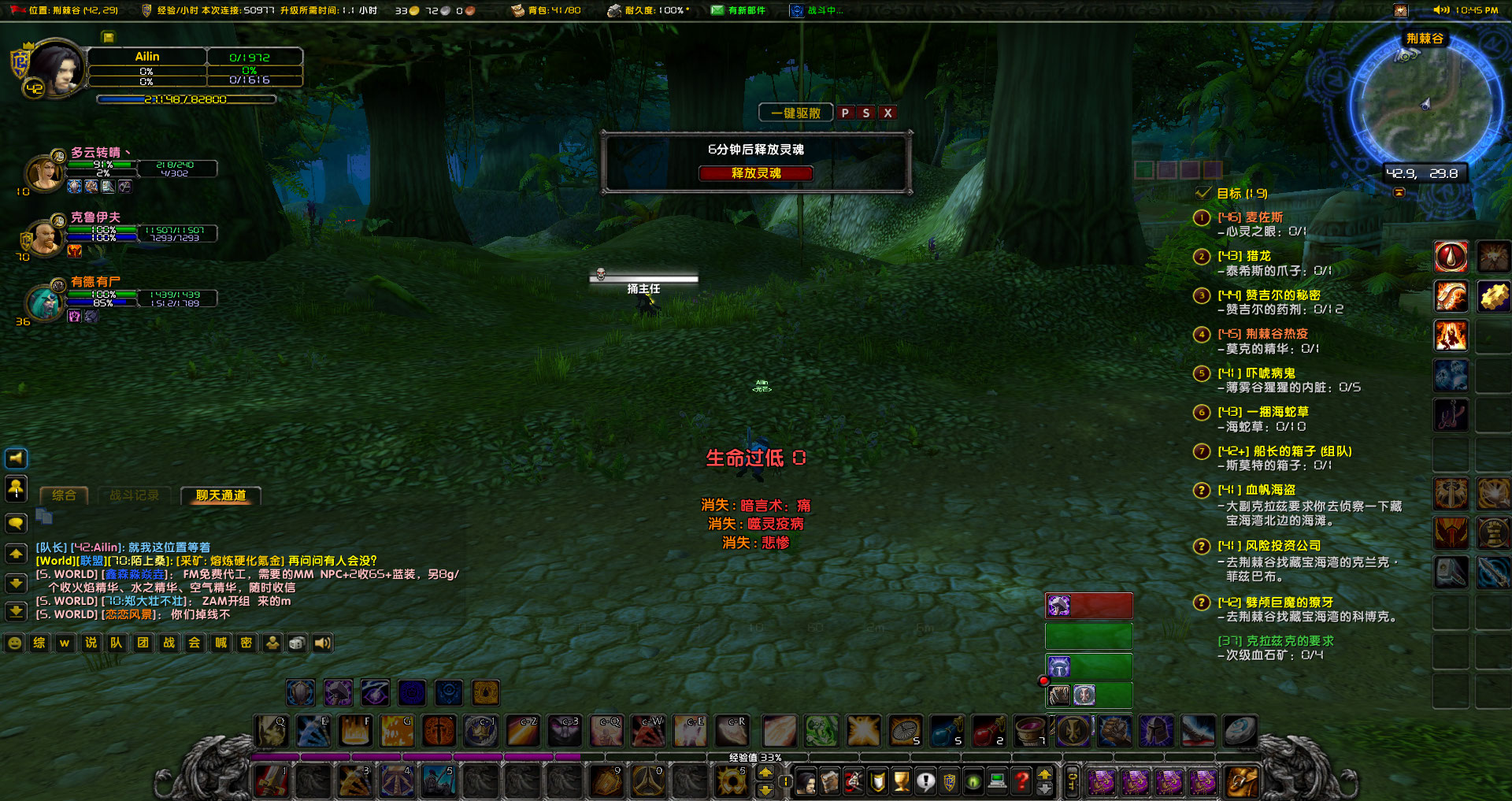Click the yellow down arrow near the bag bar
Image resolution: width=1512 pixels, height=801 pixels.
tap(1045, 790)
